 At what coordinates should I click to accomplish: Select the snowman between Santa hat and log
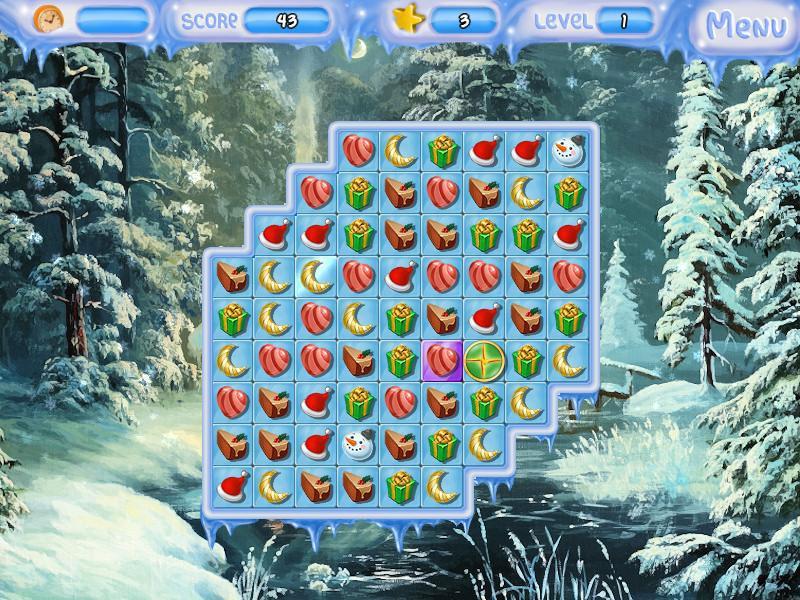pyautogui.click(x=357, y=444)
